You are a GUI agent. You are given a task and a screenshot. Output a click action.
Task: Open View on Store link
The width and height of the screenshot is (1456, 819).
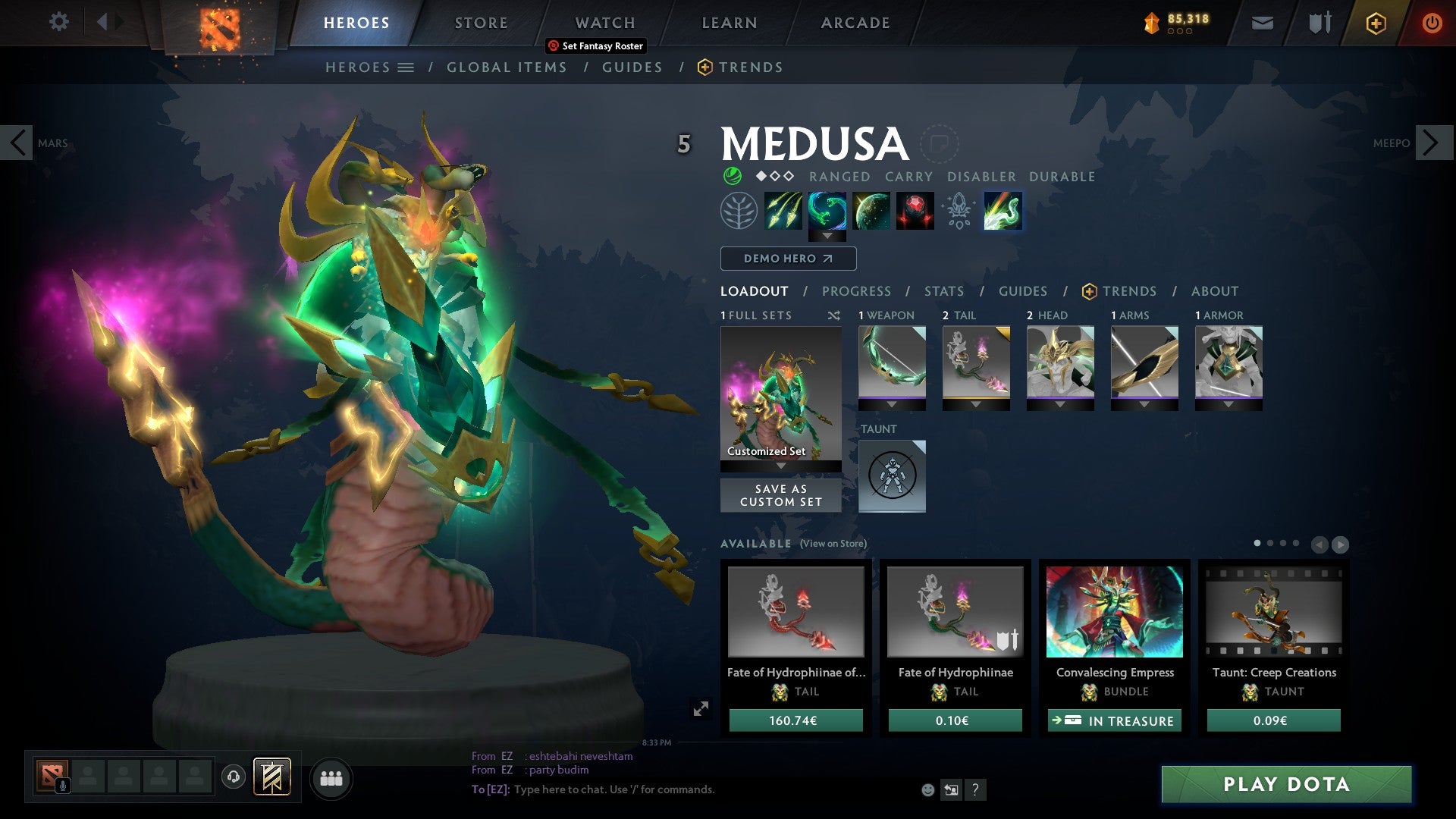coord(833,544)
